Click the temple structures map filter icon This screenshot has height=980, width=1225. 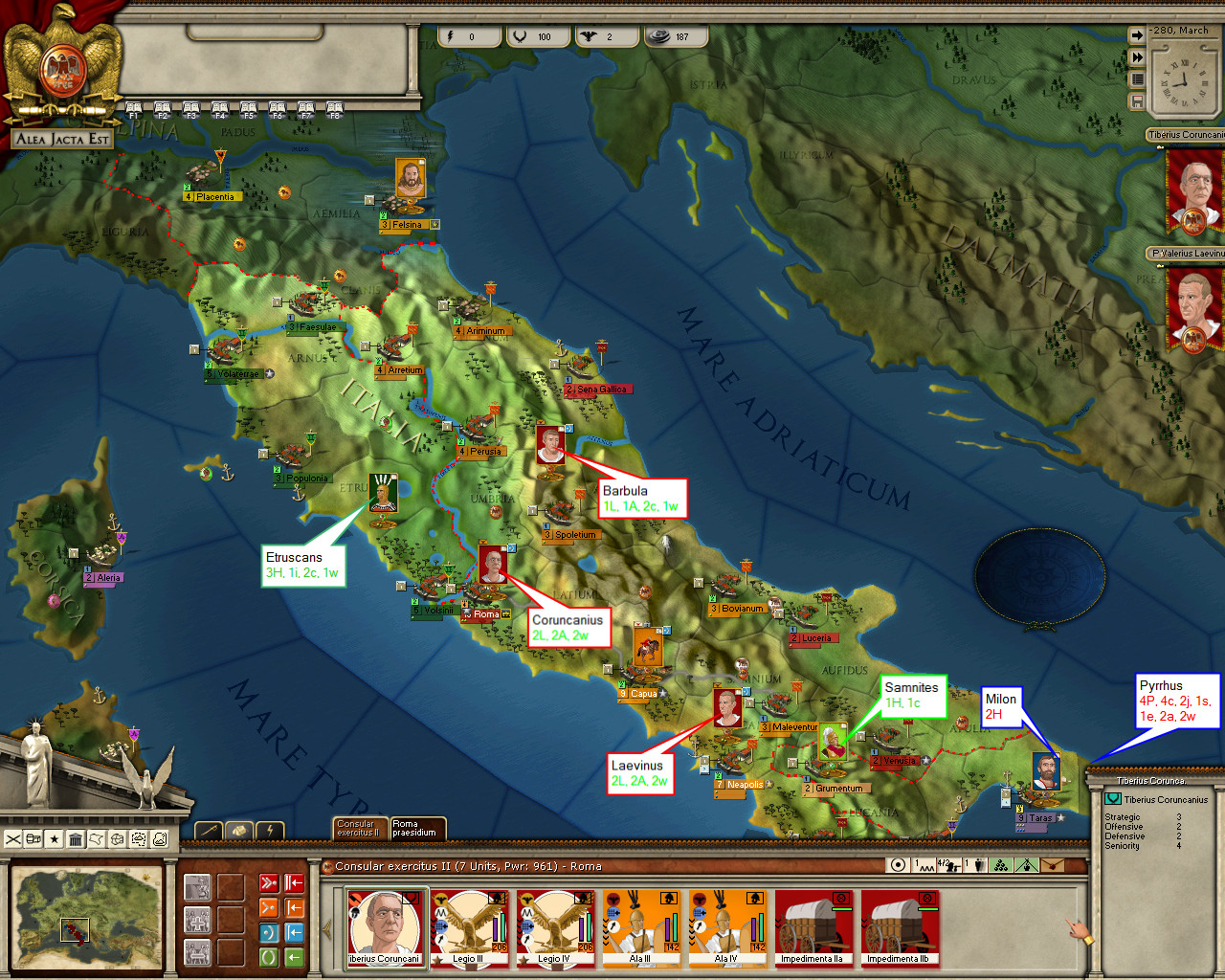point(76,839)
